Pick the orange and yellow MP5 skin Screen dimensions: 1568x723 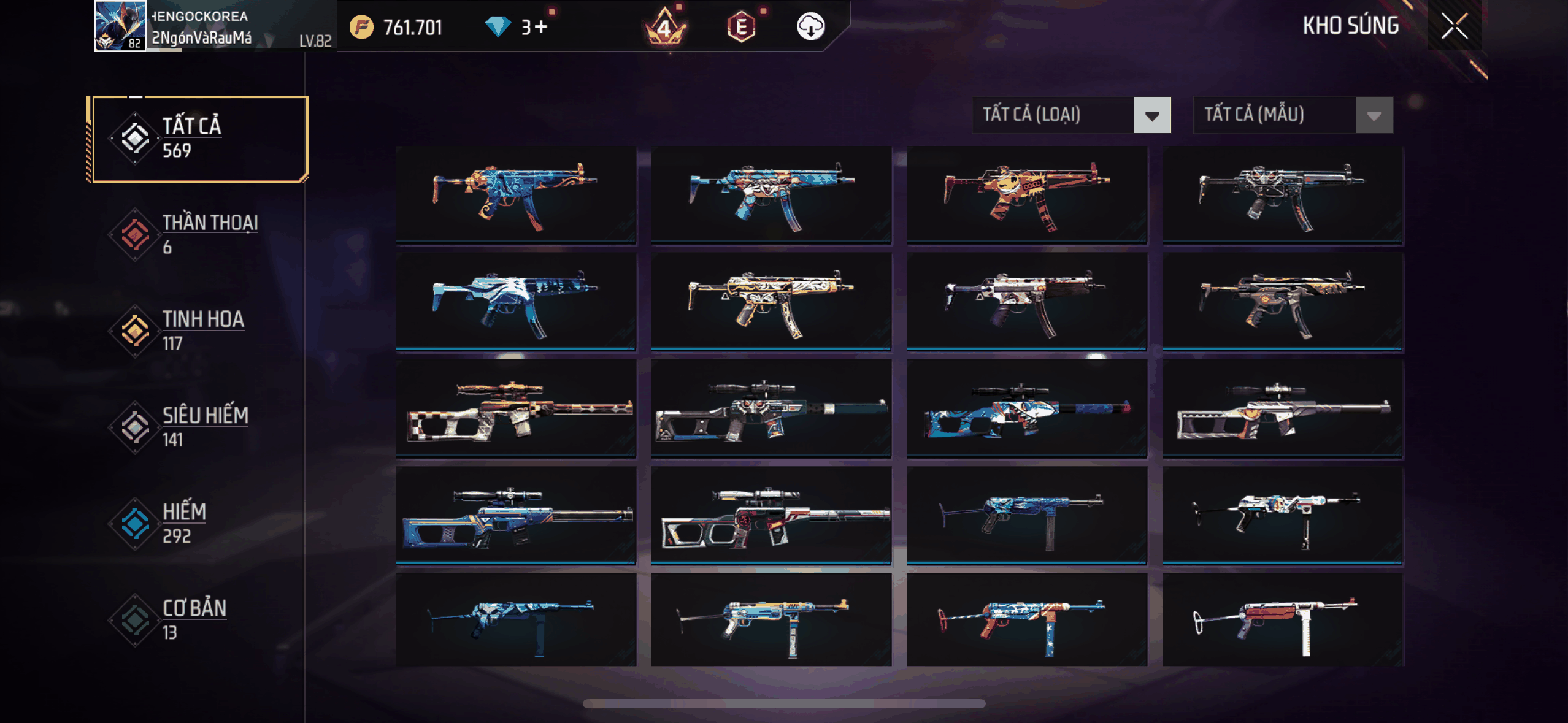[1026, 194]
